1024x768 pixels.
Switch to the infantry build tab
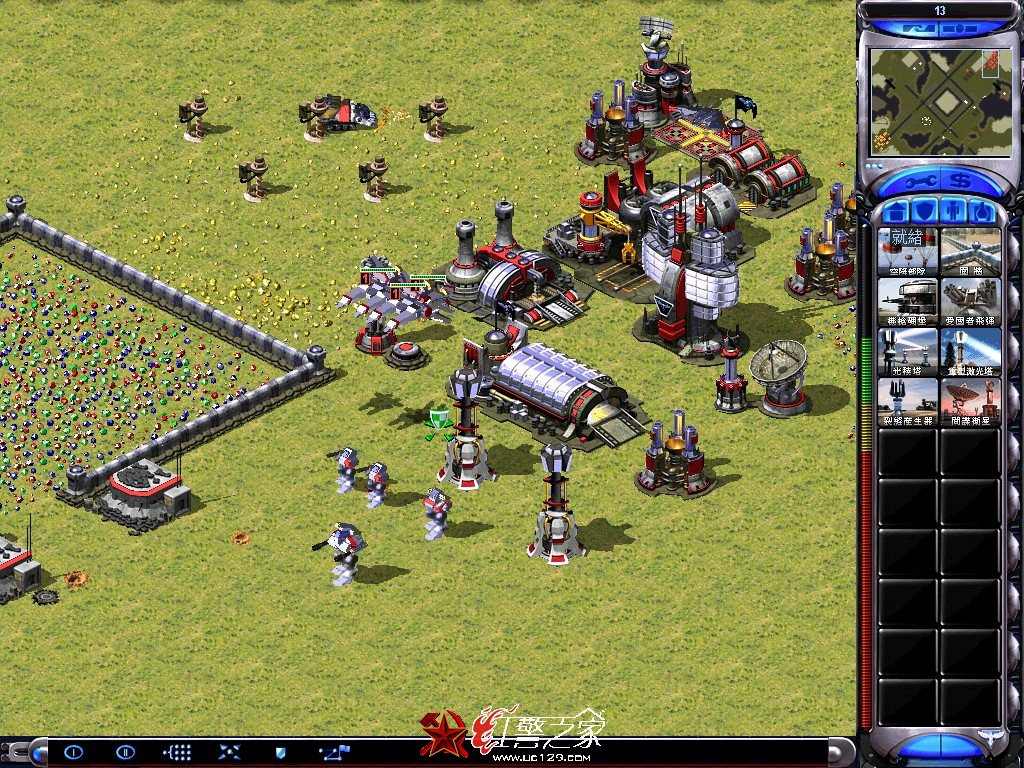coord(954,212)
